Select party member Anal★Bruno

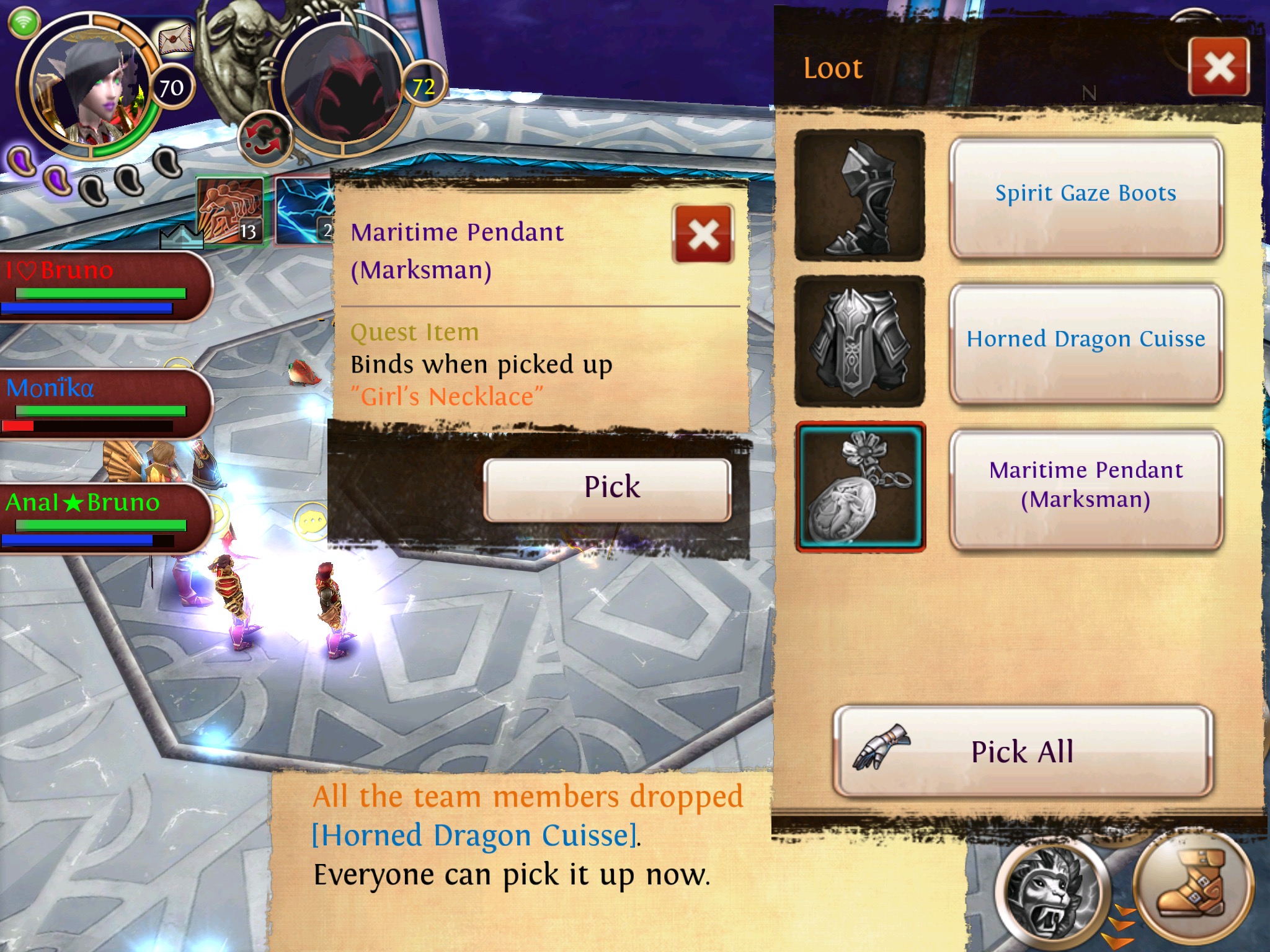click(102, 518)
